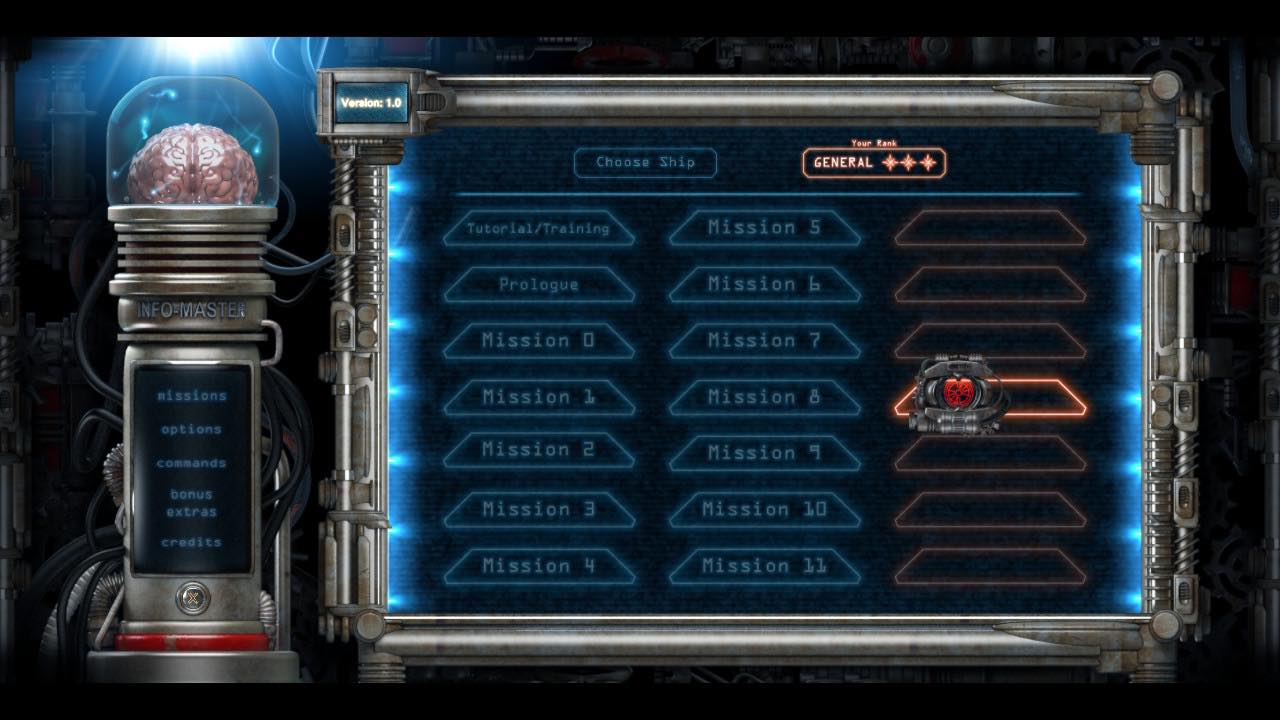
Task: Open the Choose Ship screen
Action: 645,163
